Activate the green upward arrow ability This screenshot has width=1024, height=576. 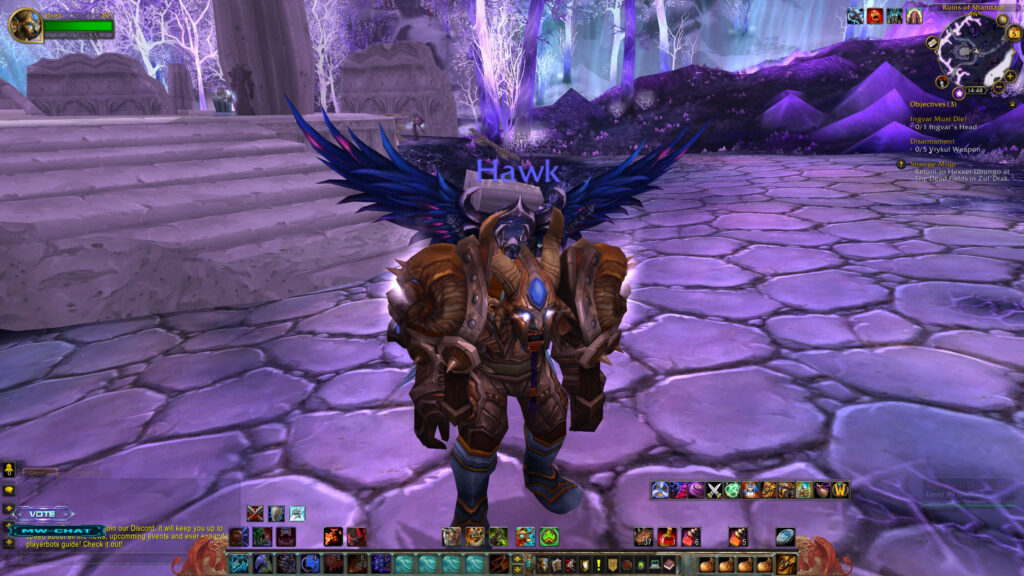(549, 537)
